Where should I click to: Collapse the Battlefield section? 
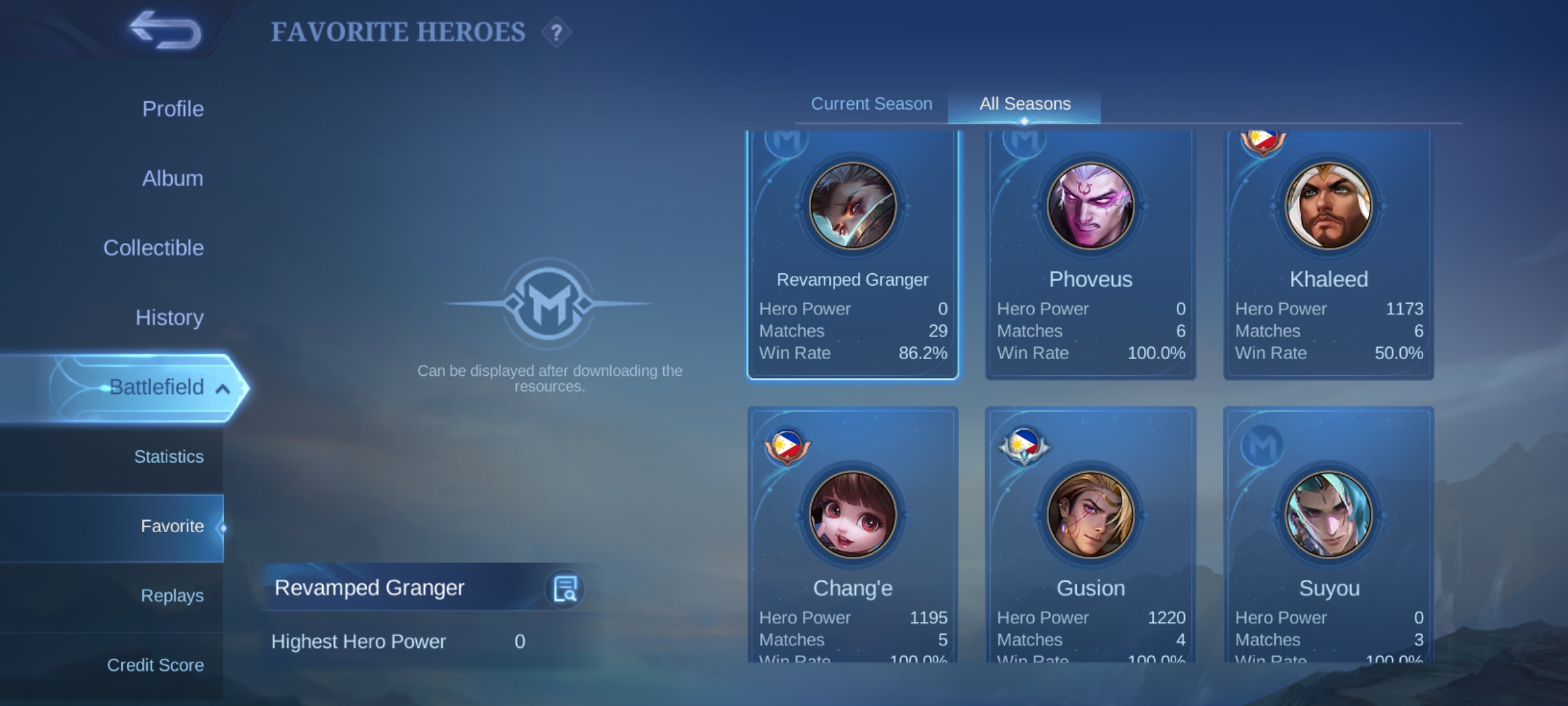click(x=169, y=387)
